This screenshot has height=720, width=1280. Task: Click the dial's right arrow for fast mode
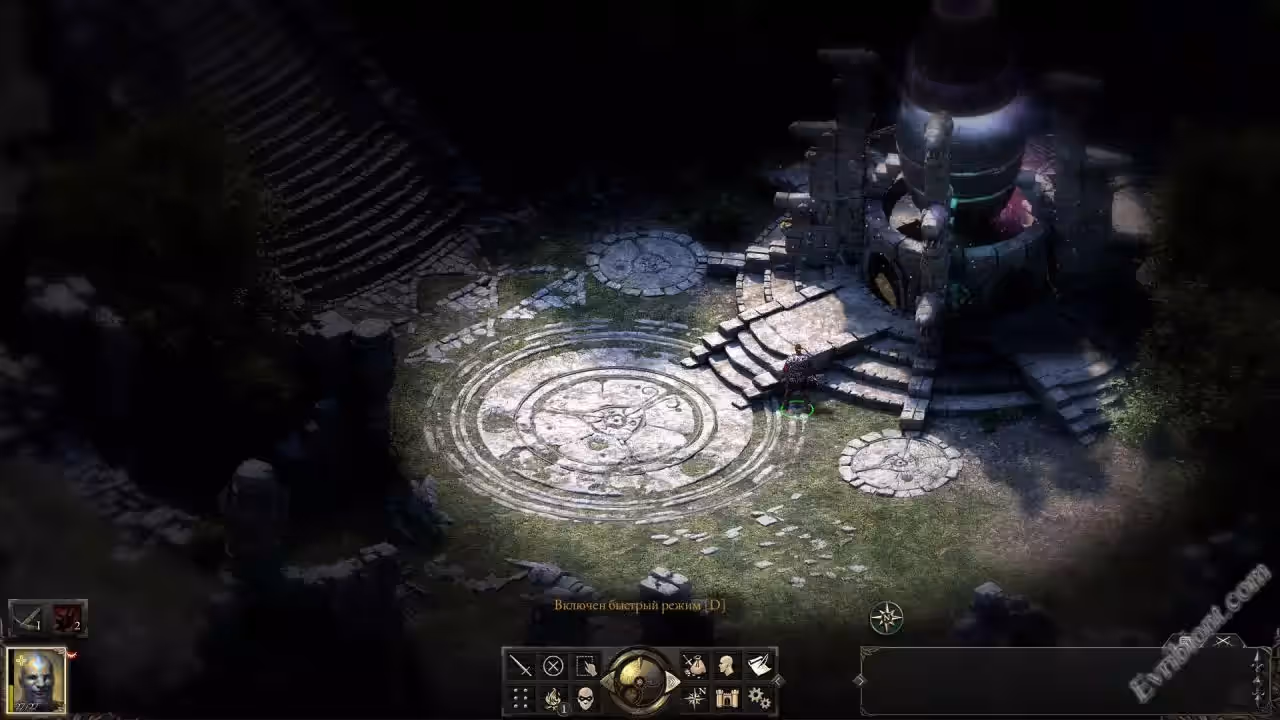673,682
